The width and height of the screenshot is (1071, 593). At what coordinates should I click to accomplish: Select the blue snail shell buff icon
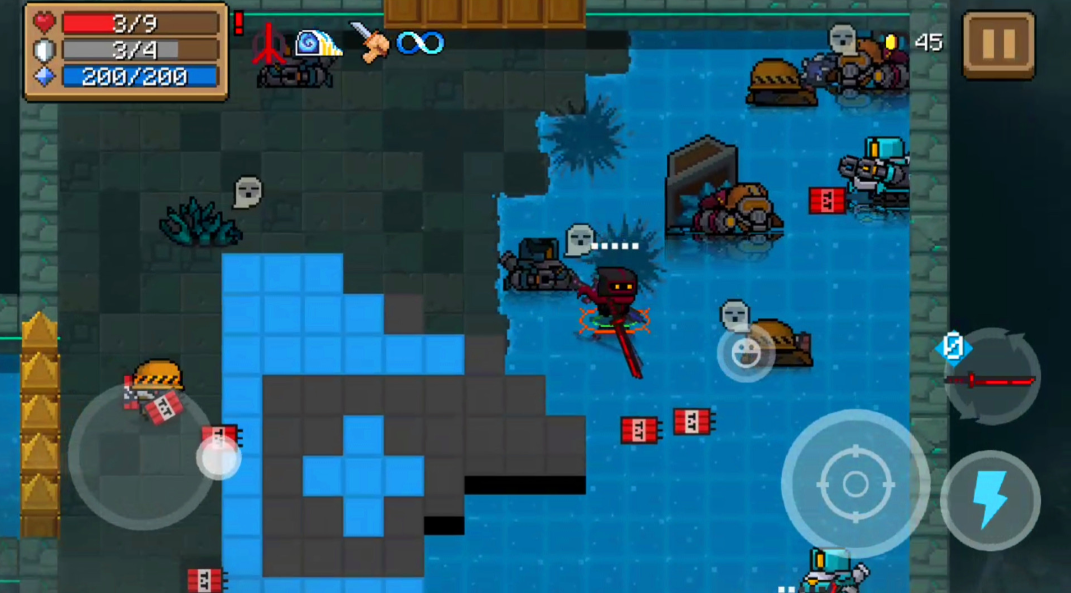[317, 43]
